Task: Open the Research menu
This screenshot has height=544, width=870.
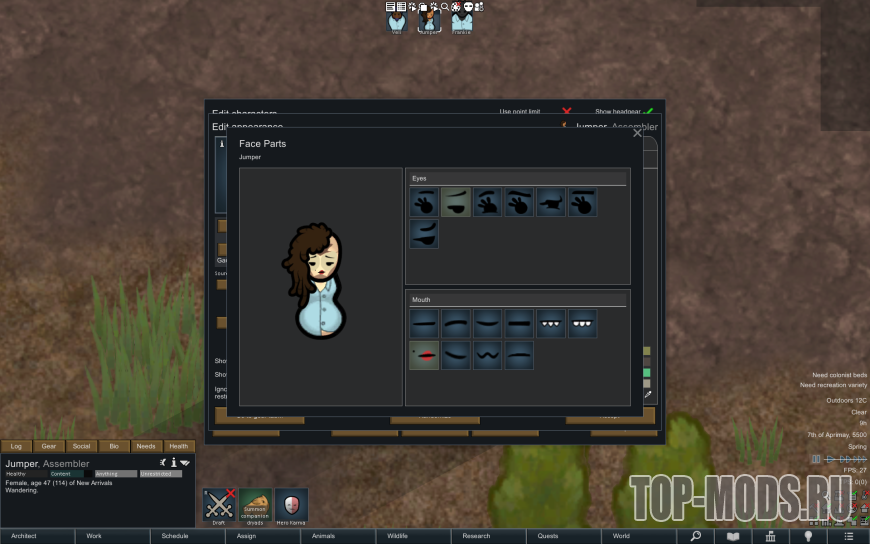Action: (x=477, y=536)
